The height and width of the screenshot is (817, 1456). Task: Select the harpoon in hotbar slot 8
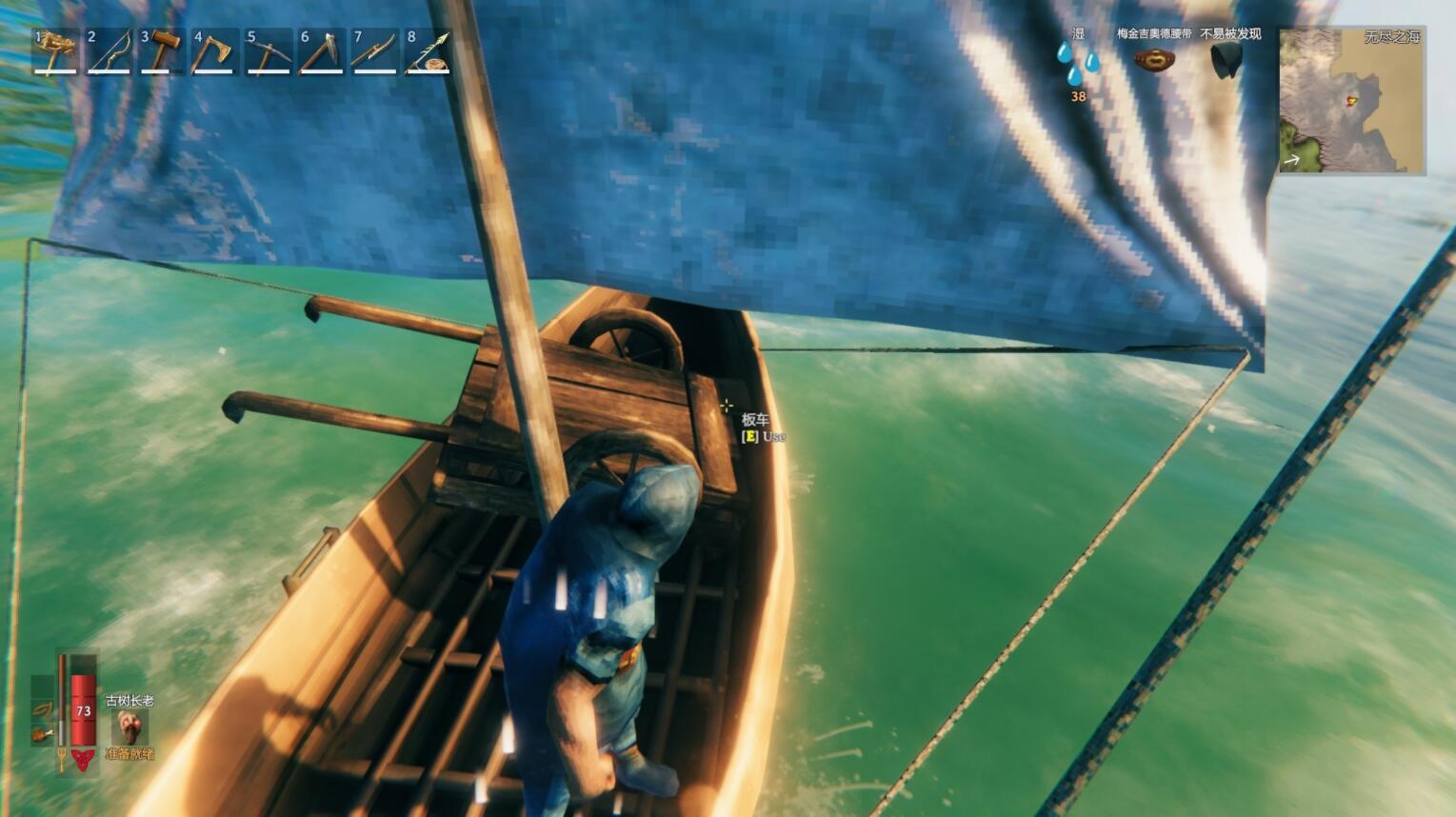429,51
